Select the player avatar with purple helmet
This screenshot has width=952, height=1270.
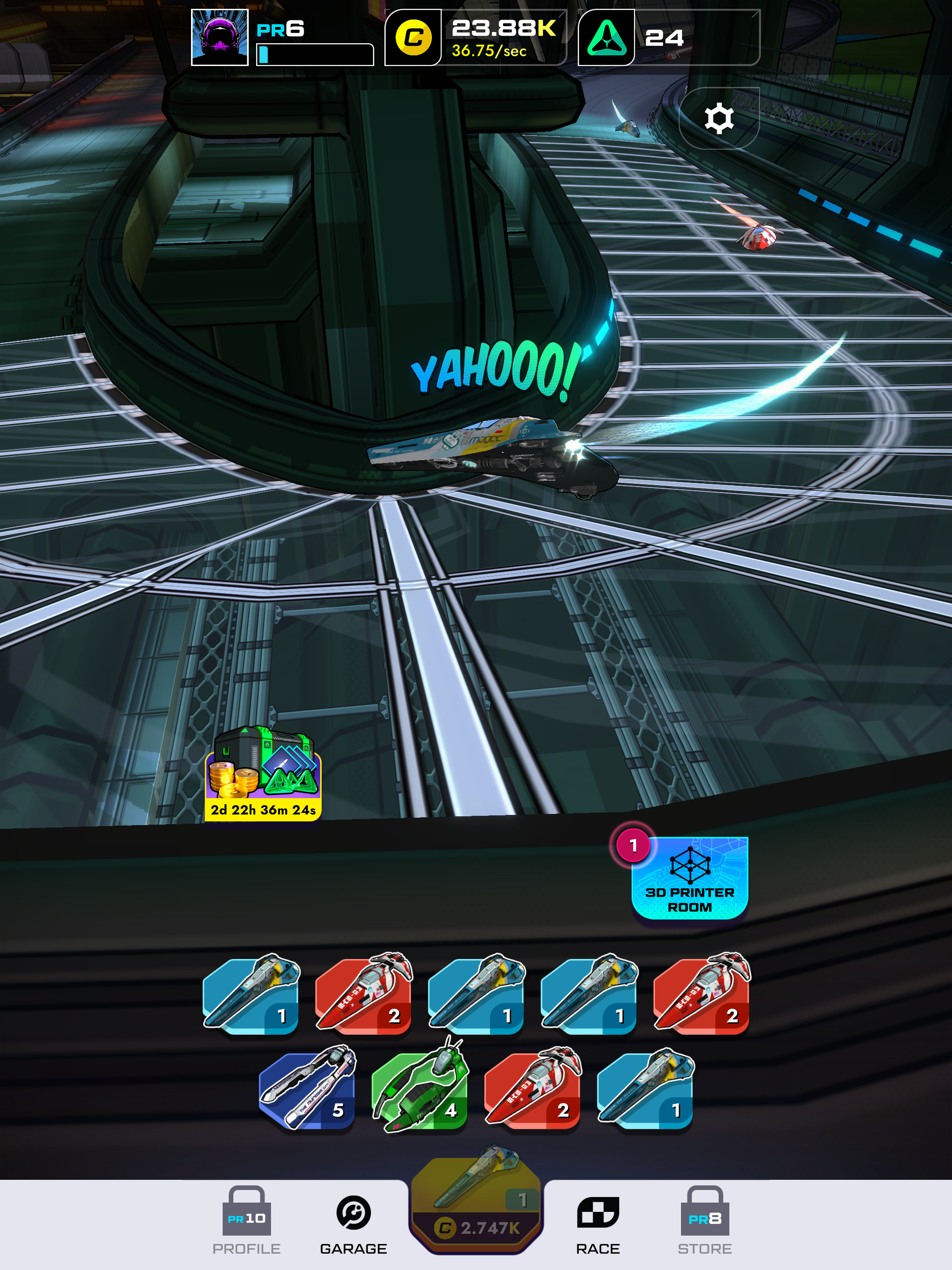pyautogui.click(x=220, y=36)
